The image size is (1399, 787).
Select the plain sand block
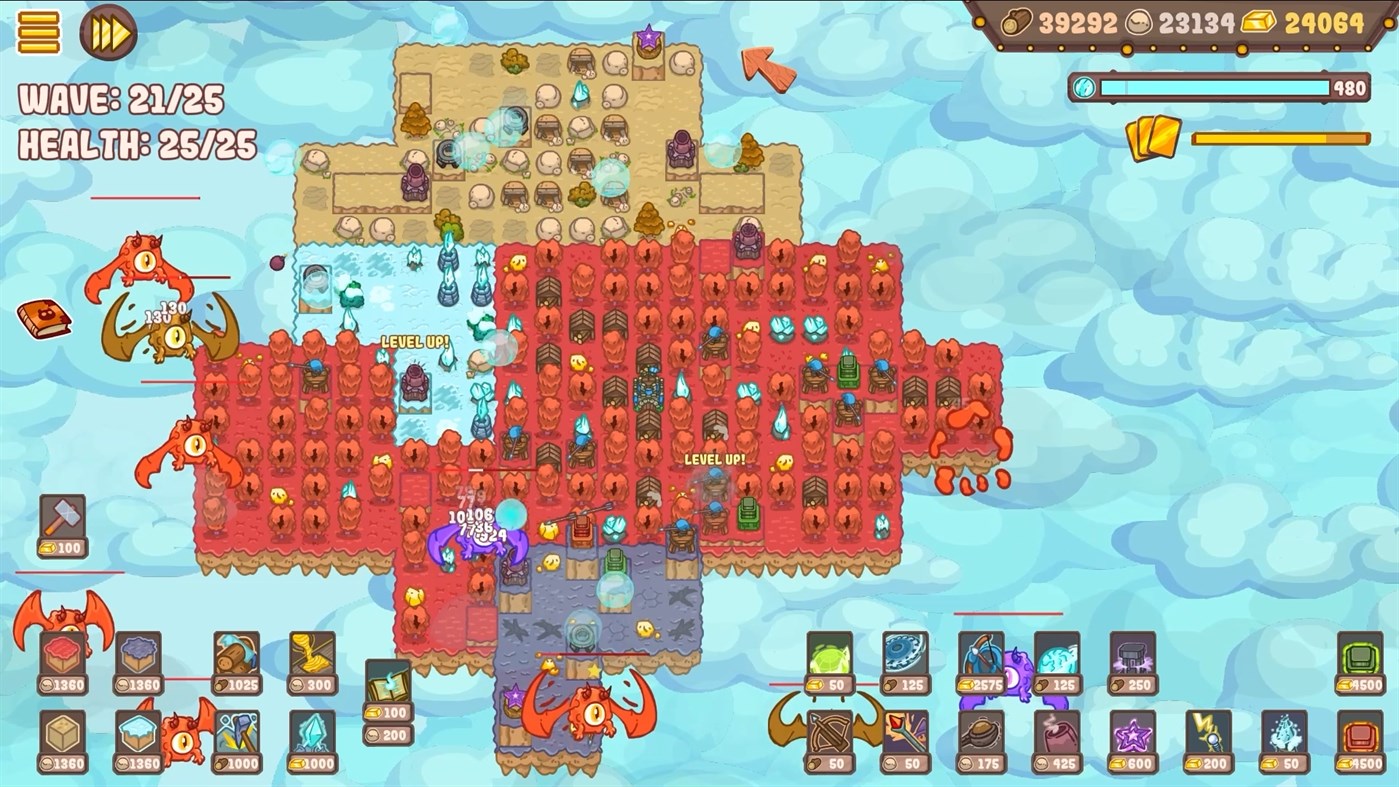tap(61, 737)
